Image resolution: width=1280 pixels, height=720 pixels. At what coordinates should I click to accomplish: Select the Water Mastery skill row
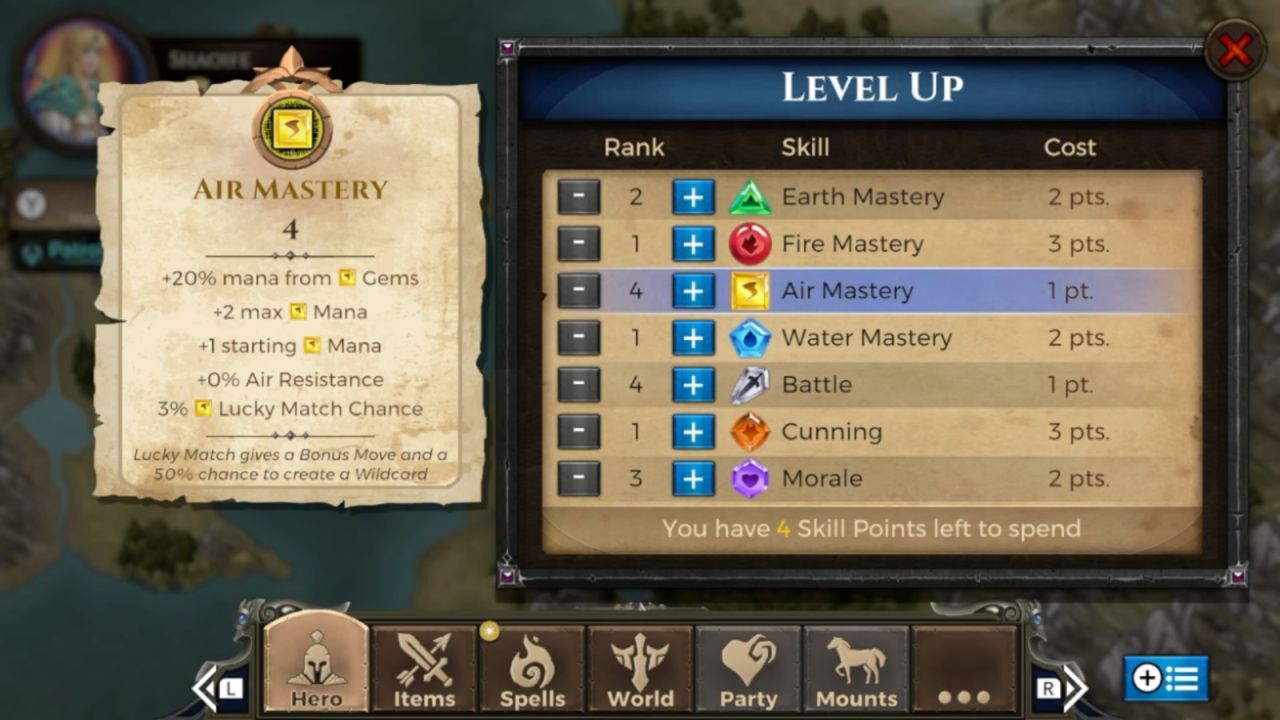tap(866, 338)
